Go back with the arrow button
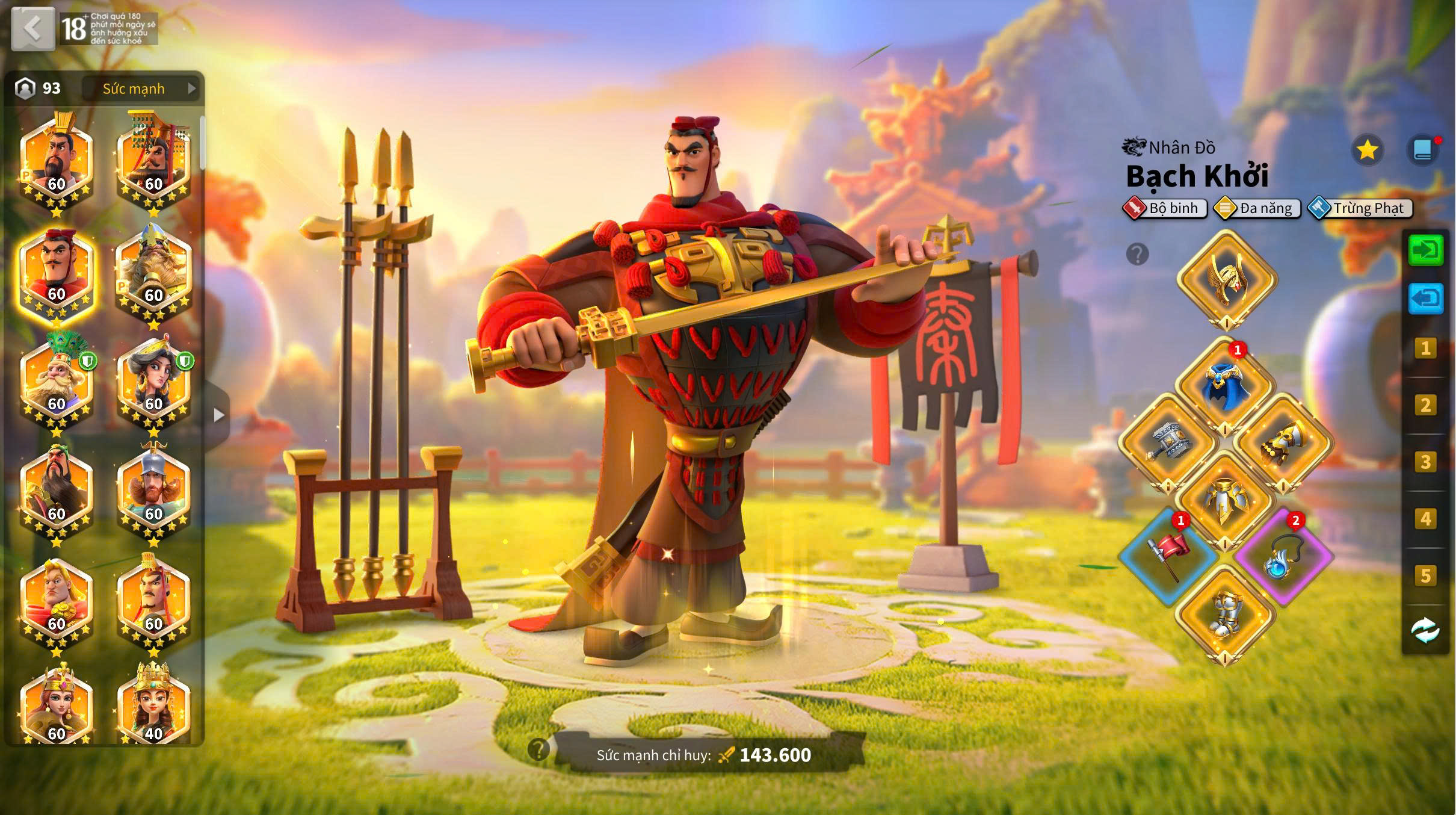This screenshot has width=1456, height=815. pyautogui.click(x=32, y=28)
